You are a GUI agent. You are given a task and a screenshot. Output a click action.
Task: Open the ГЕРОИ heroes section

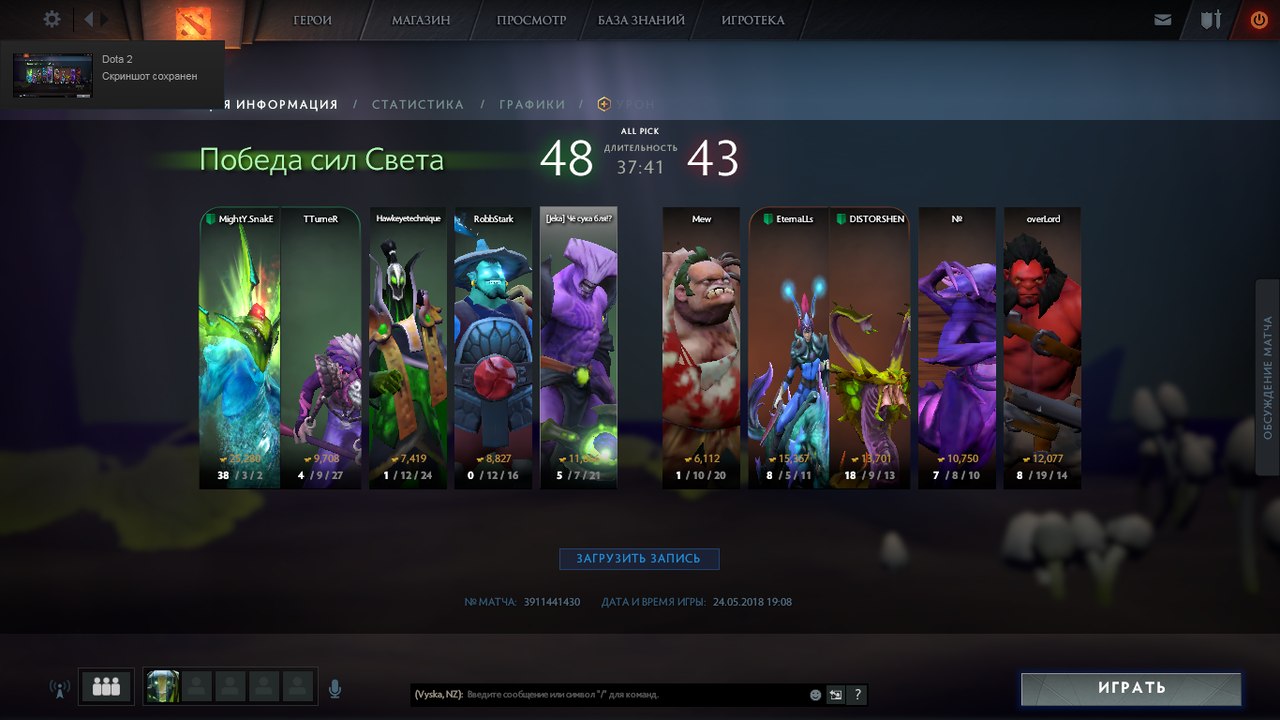(x=312, y=20)
